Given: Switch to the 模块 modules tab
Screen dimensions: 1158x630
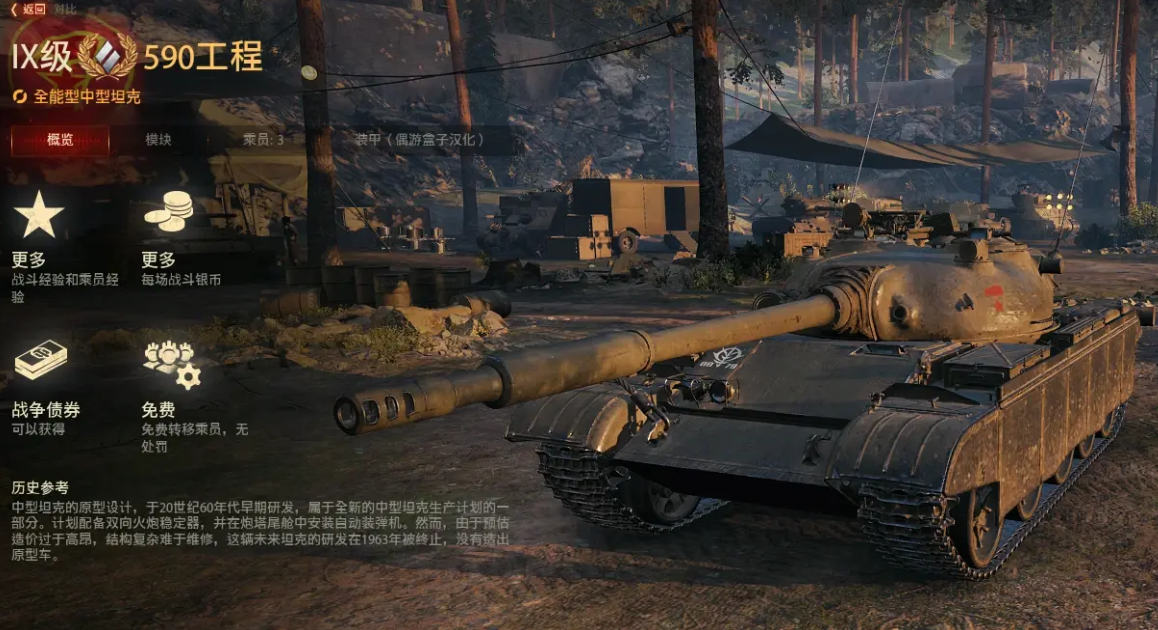Looking at the screenshot, I should 158,140.
